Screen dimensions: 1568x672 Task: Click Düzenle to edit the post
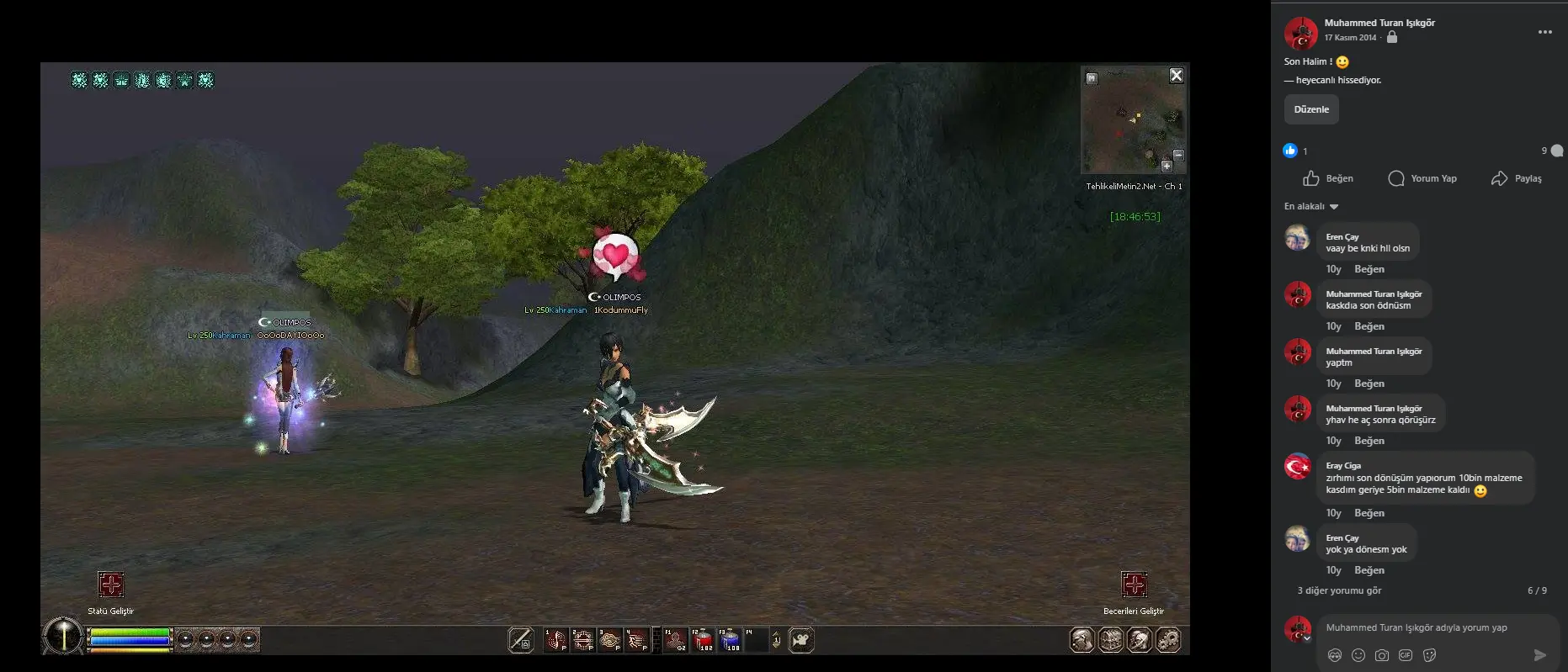click(1311, 109)
